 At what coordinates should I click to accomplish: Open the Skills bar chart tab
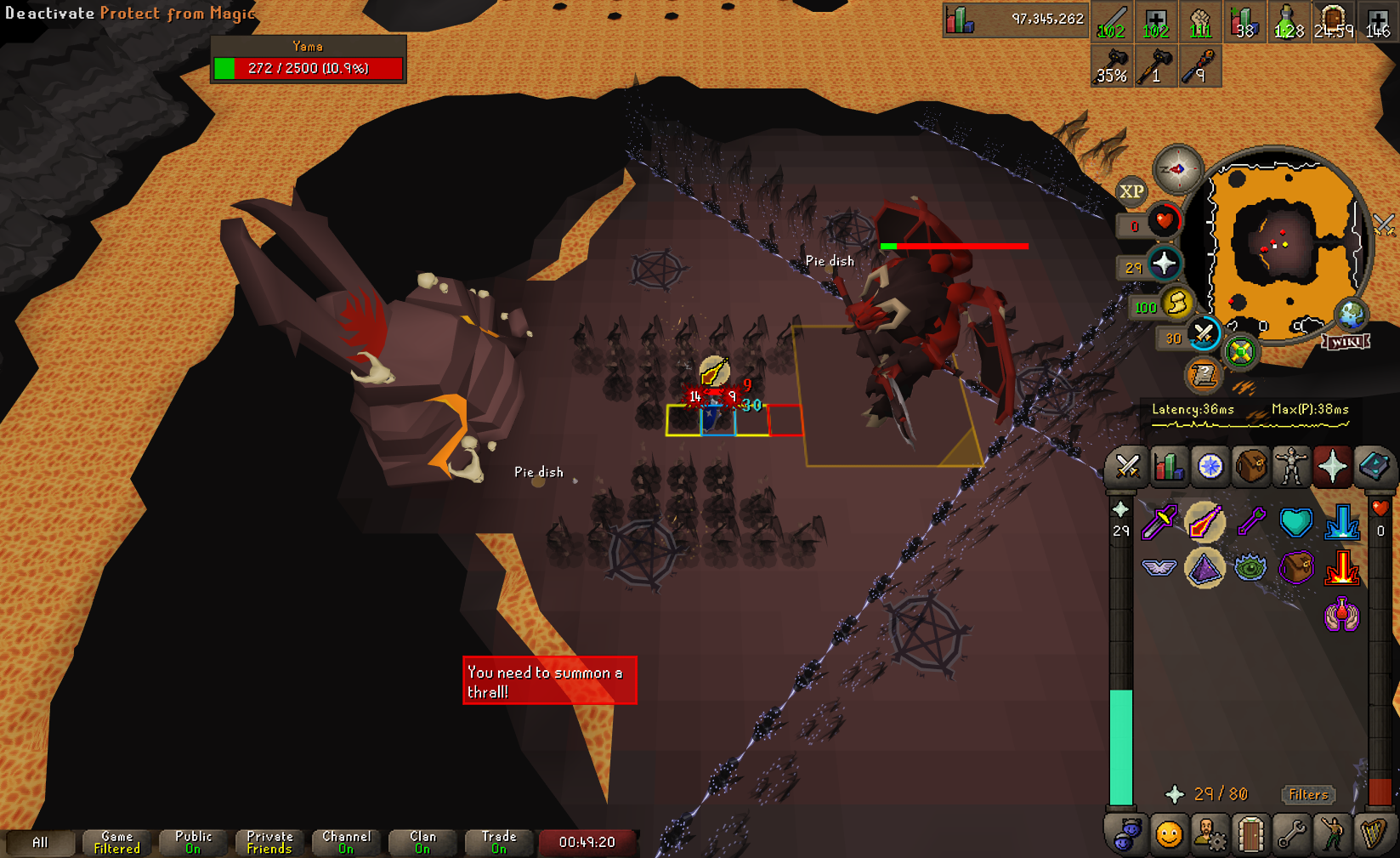click(x=1169, y=467)
